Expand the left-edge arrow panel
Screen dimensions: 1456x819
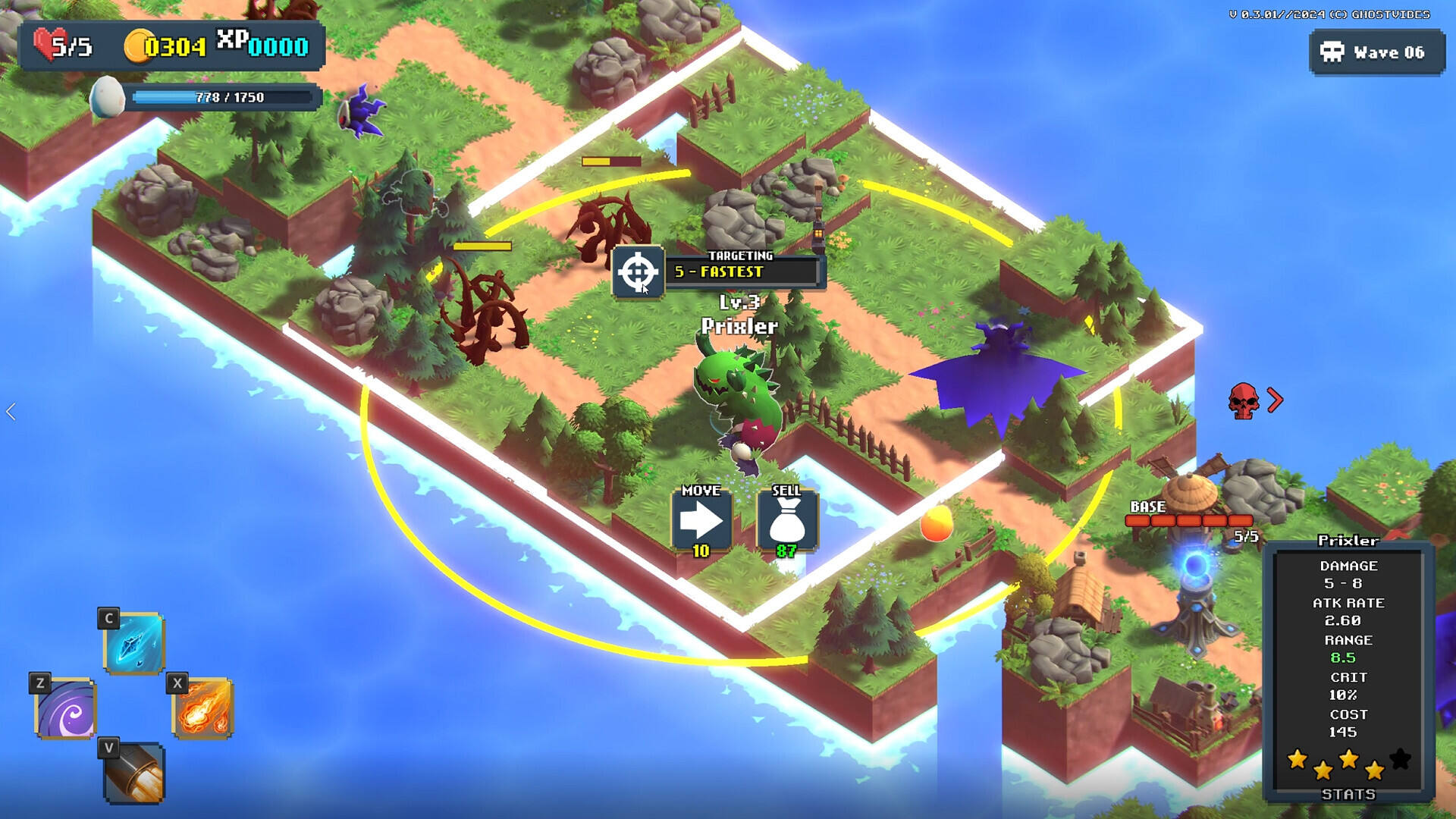(11, 412)
